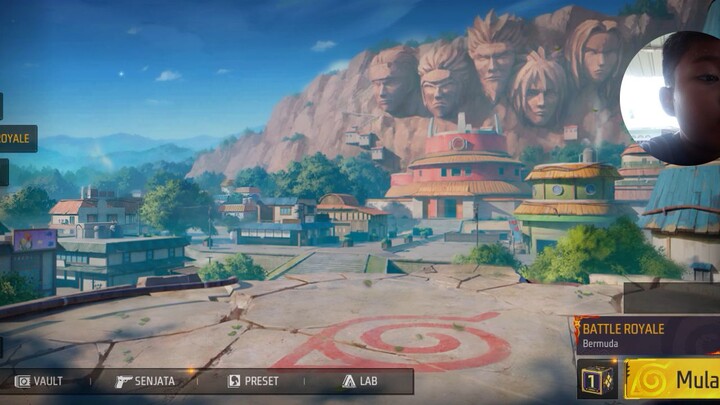Open the Vault menu
The width and height of the screenshot is (720, 405).
coord(40,381)
